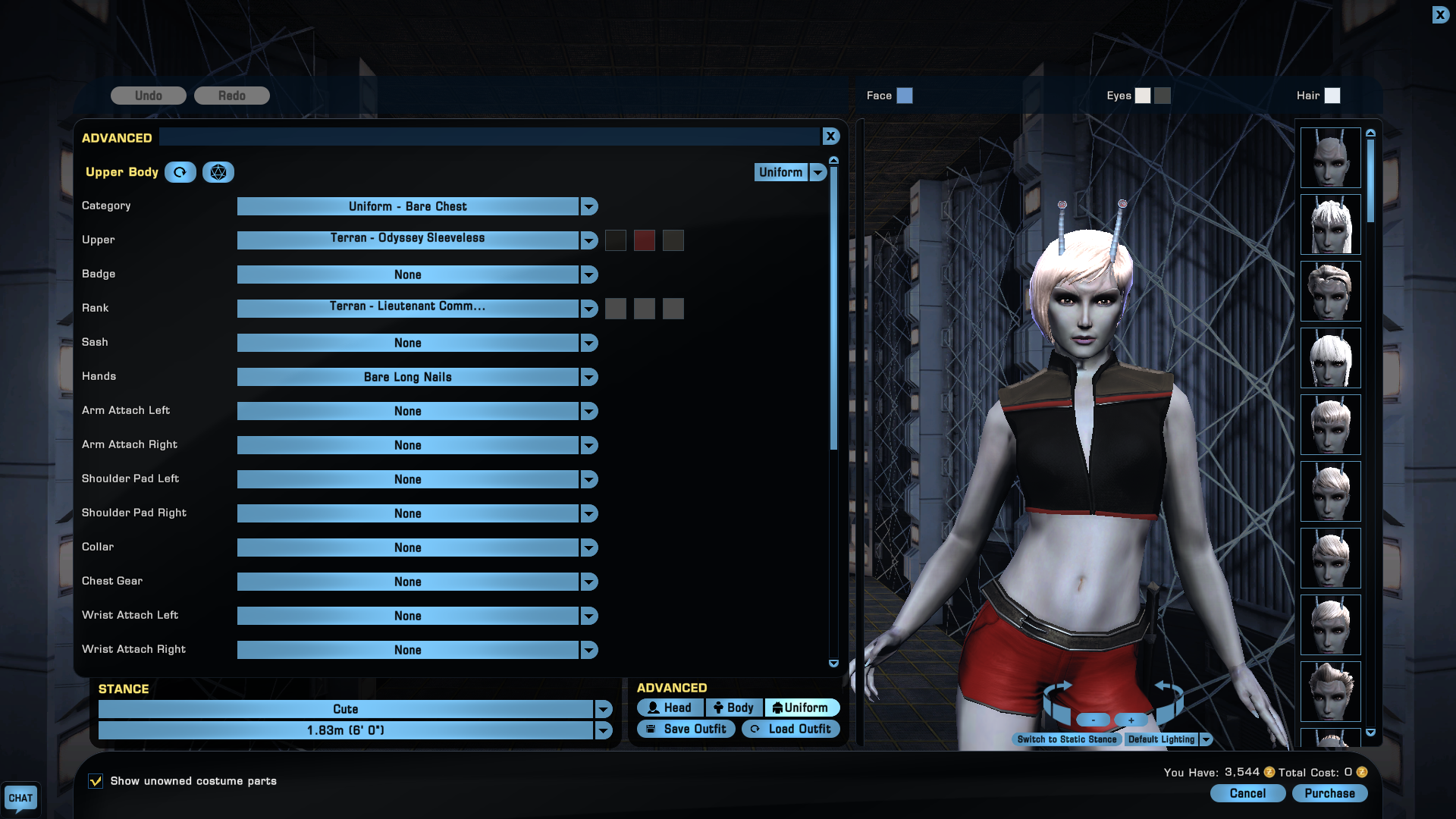Click the Redo button
1456x819 pixels.
tap(231, 96)
